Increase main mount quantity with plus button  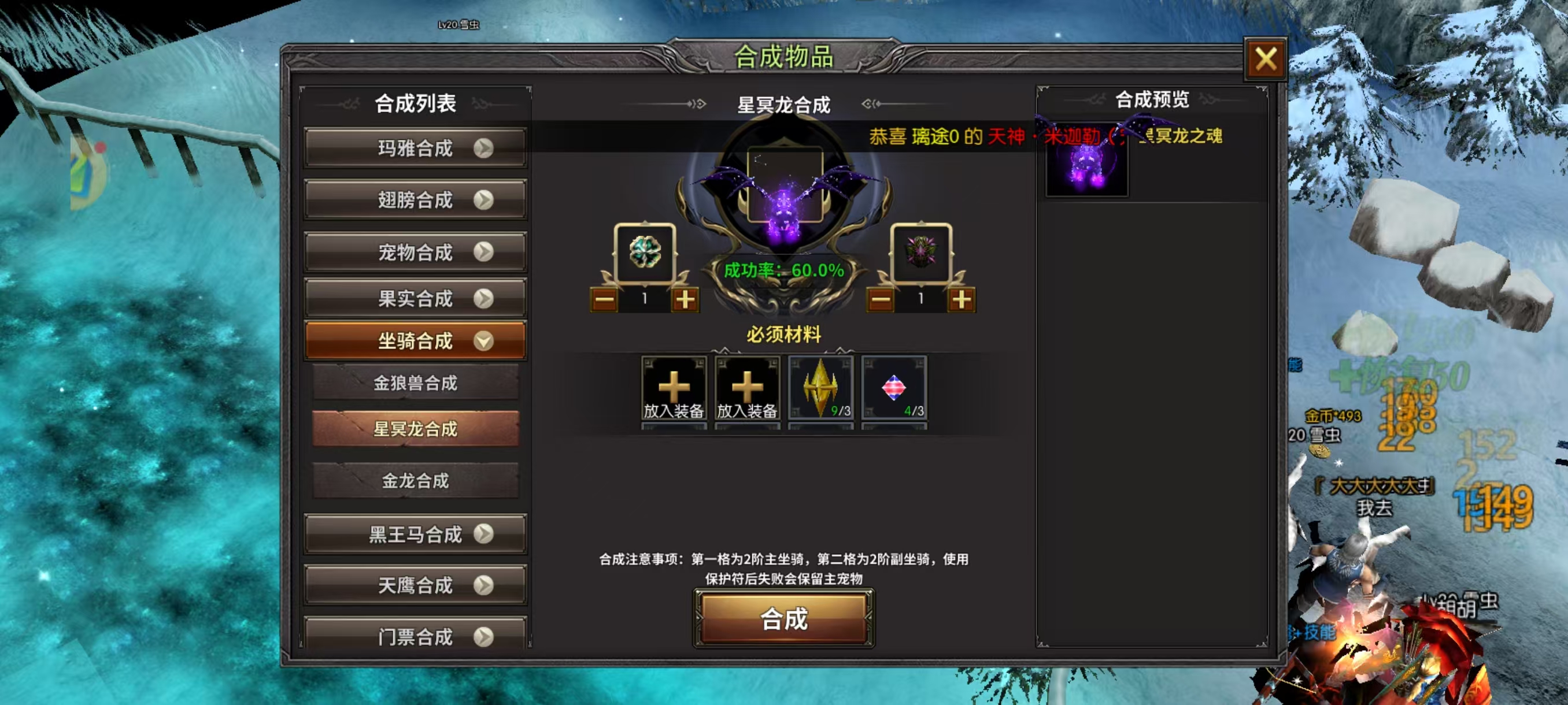click(683, 298)
